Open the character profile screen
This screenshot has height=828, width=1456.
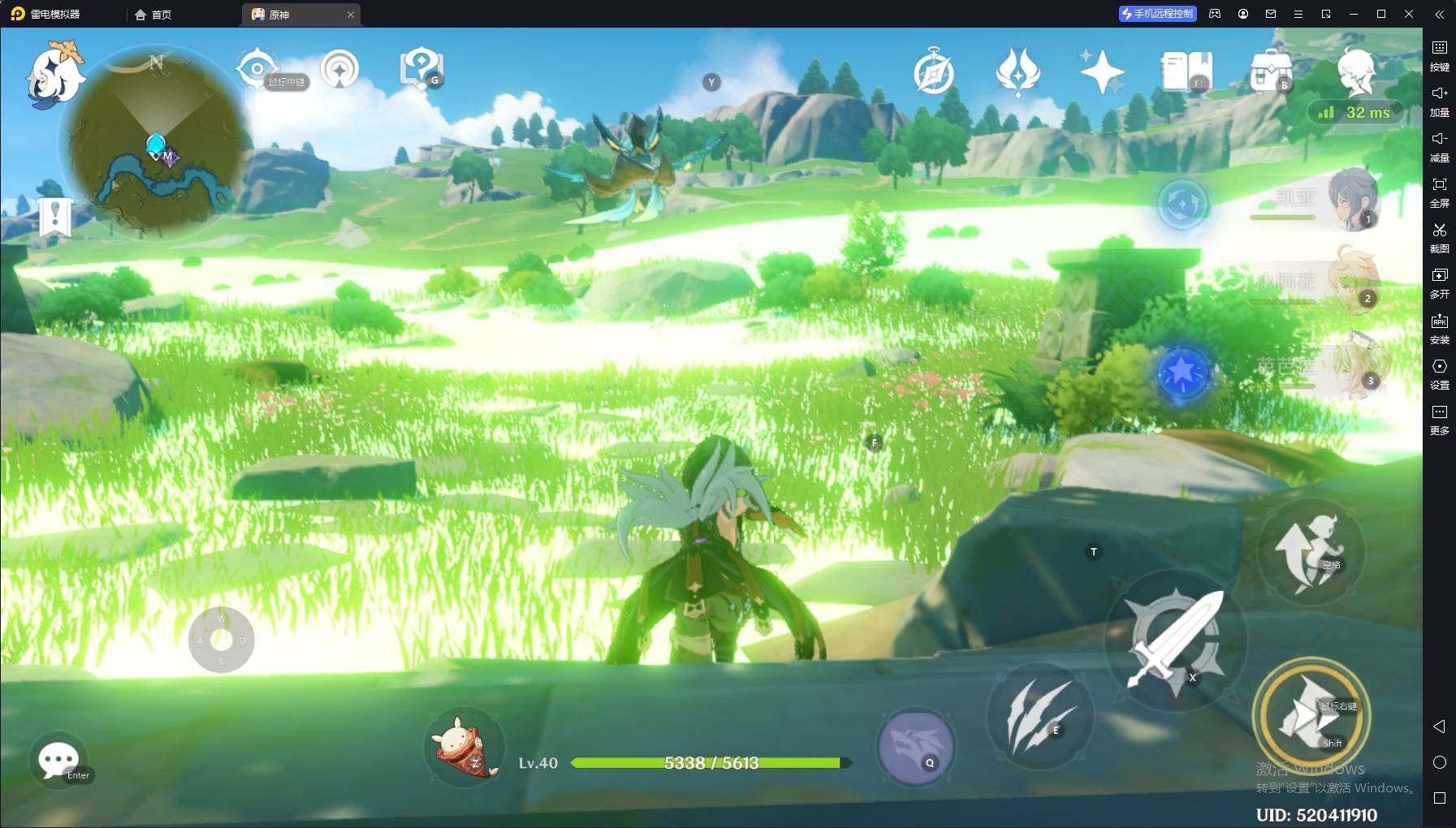(1355, 71)
